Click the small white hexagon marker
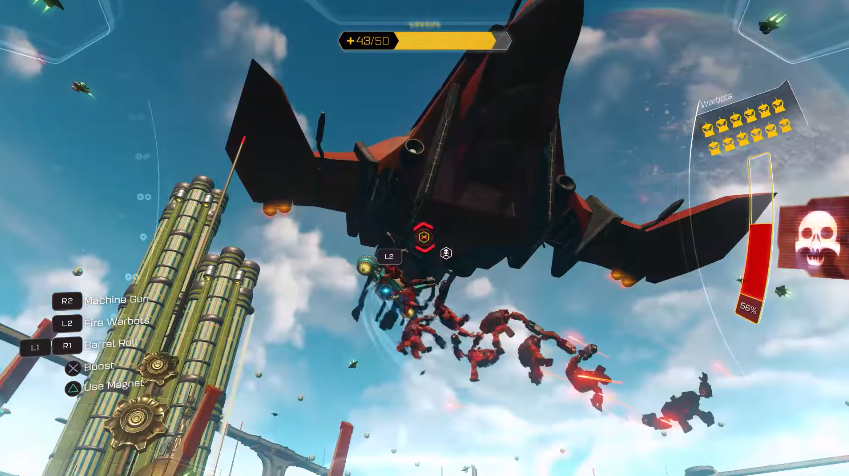The width and height of the screenshot is (849, 476). click(447, 253)
